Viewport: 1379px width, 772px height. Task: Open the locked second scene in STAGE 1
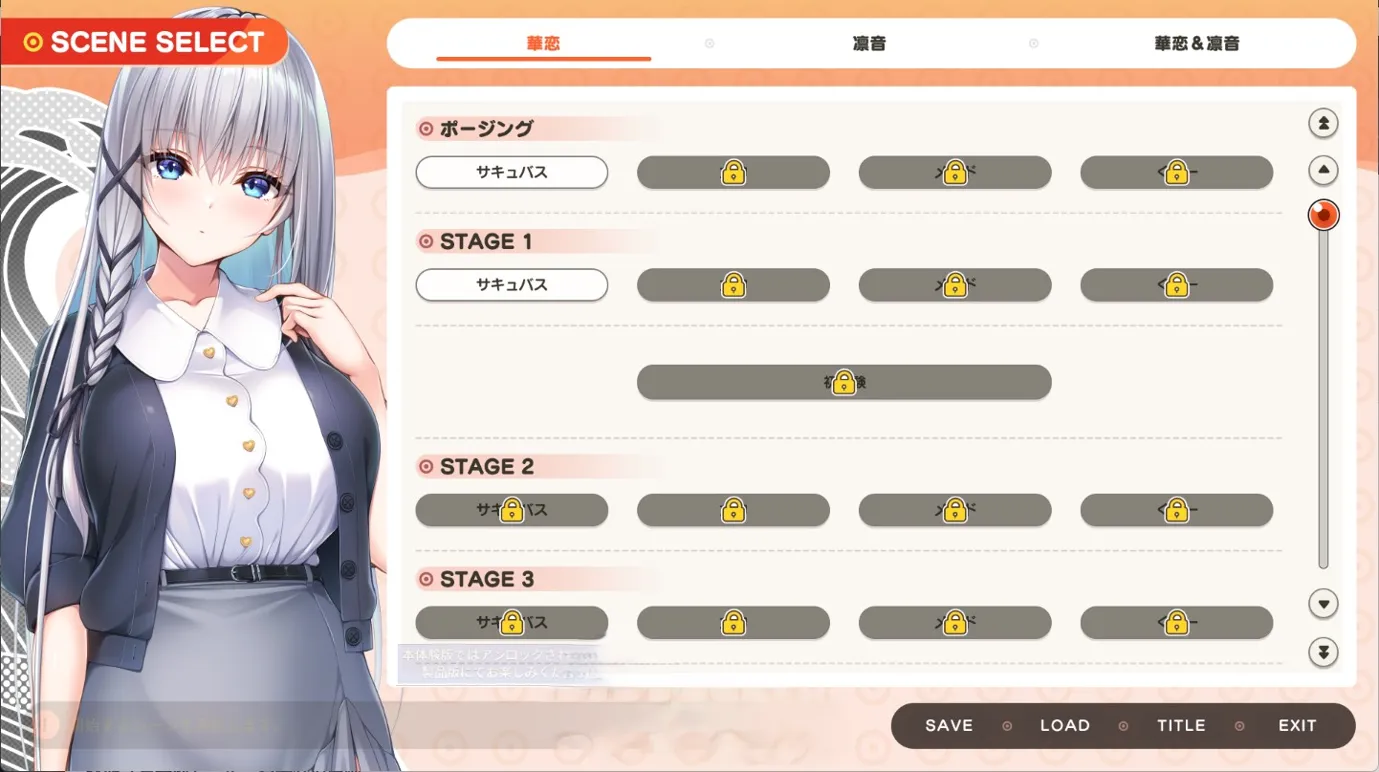point(733,285)
